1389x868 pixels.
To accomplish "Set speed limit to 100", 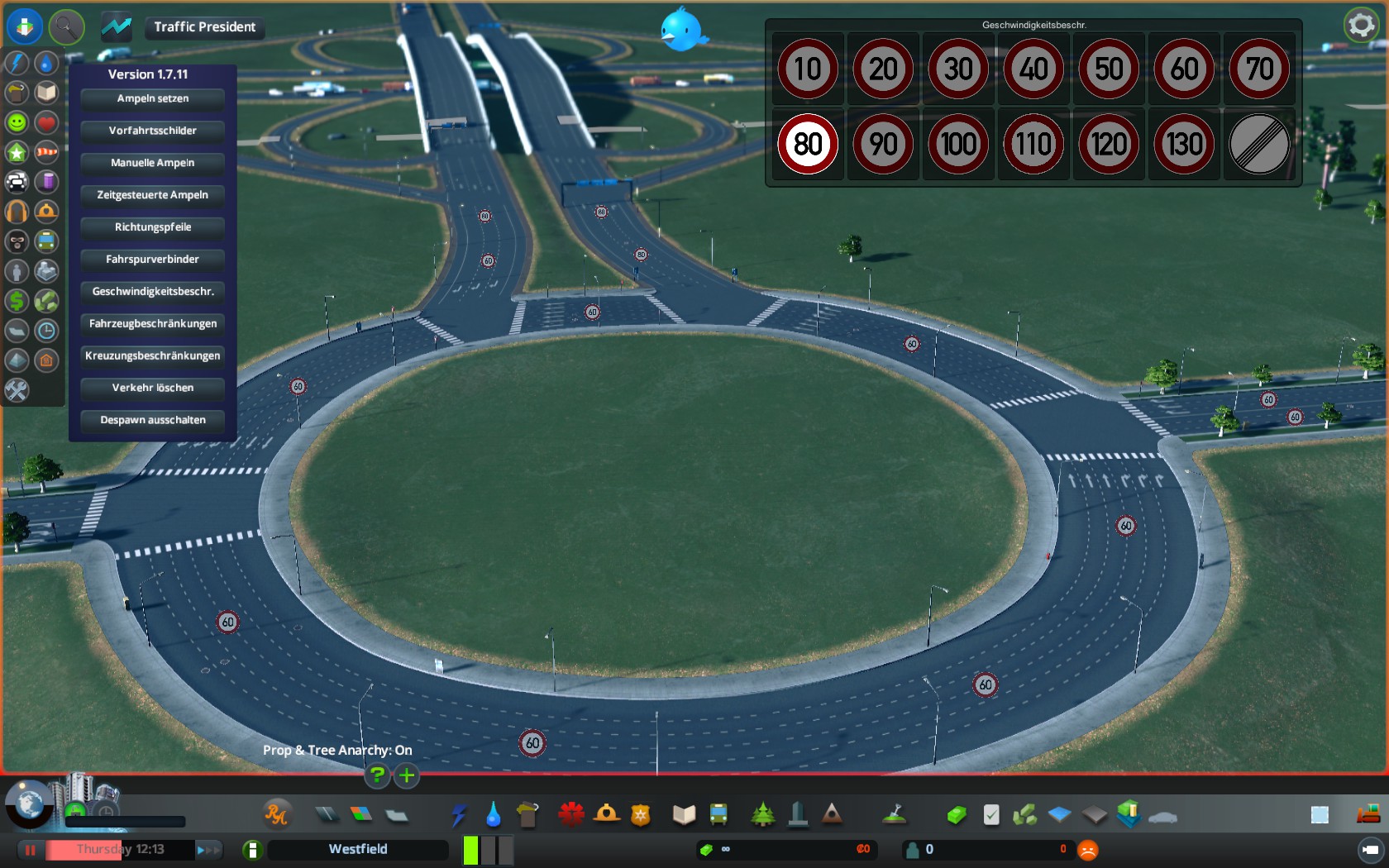I will (x=958, y=144).
